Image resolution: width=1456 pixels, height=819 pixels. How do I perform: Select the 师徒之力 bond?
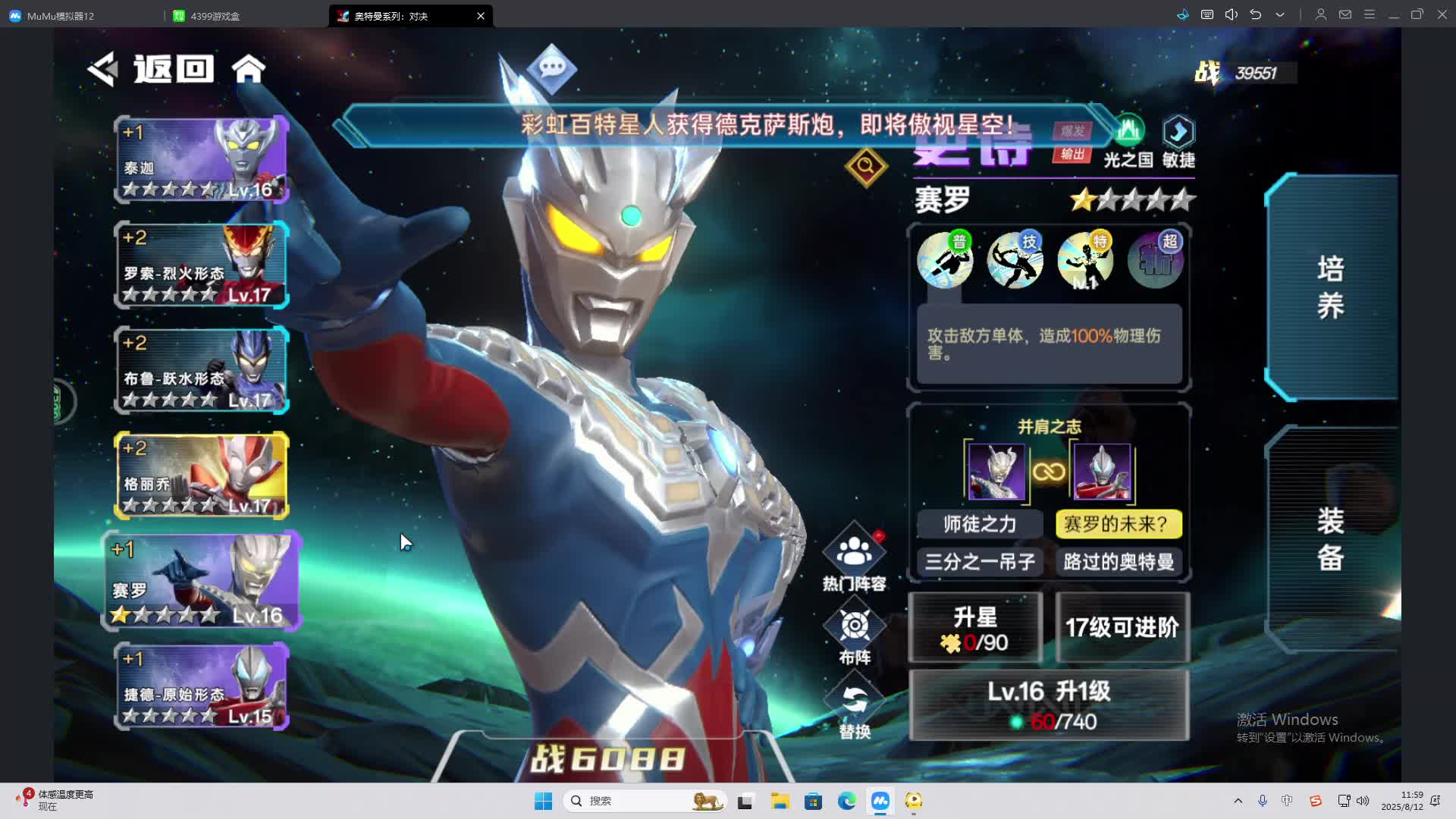point(980,524)
